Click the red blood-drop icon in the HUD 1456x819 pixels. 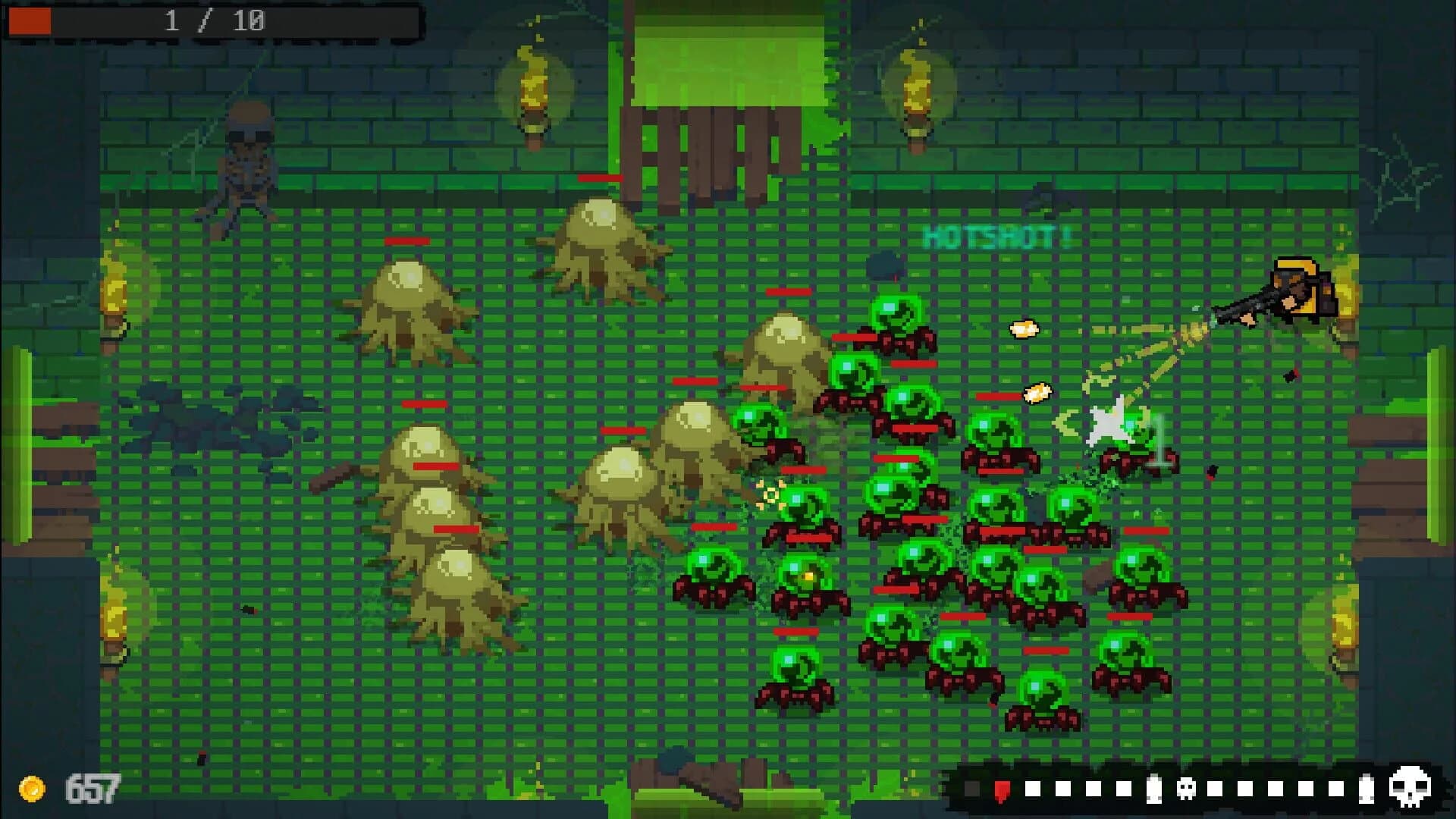tap(1003, 790)
